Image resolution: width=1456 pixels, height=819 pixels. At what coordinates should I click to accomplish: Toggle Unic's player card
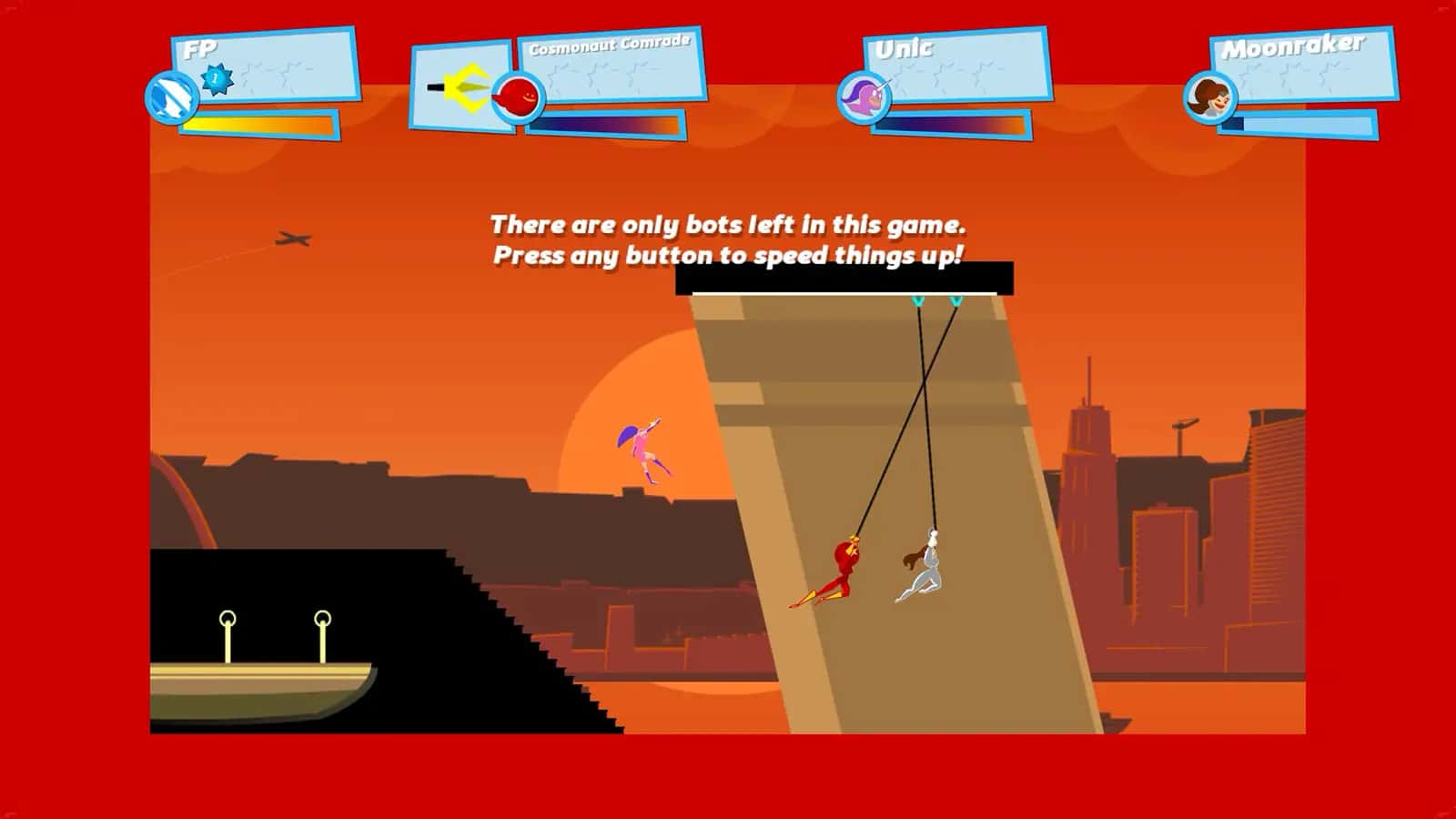[x=955, y=68]
